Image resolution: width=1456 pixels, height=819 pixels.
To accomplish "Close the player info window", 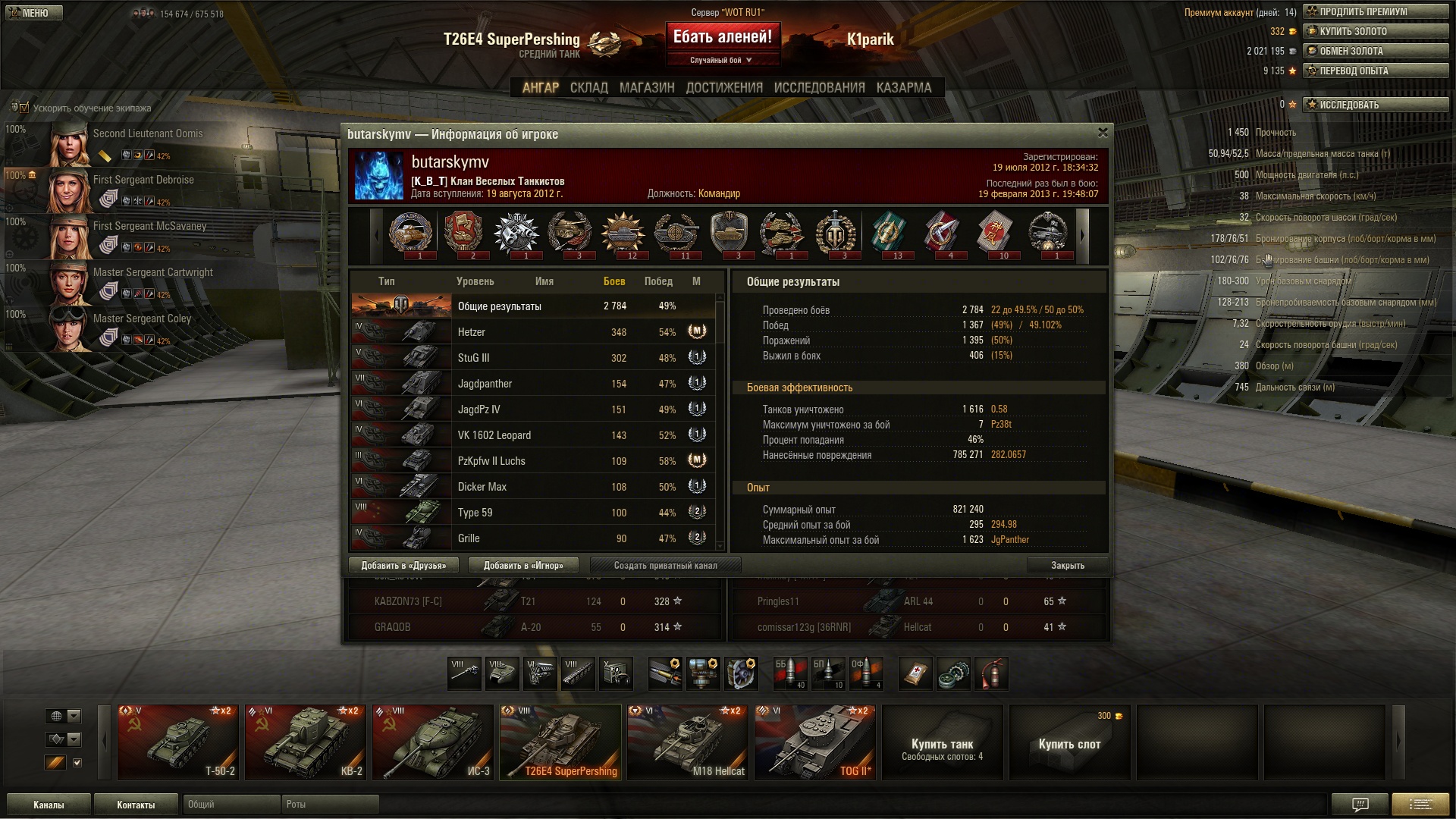I will pyautogui.click(x=1103, y=133).
